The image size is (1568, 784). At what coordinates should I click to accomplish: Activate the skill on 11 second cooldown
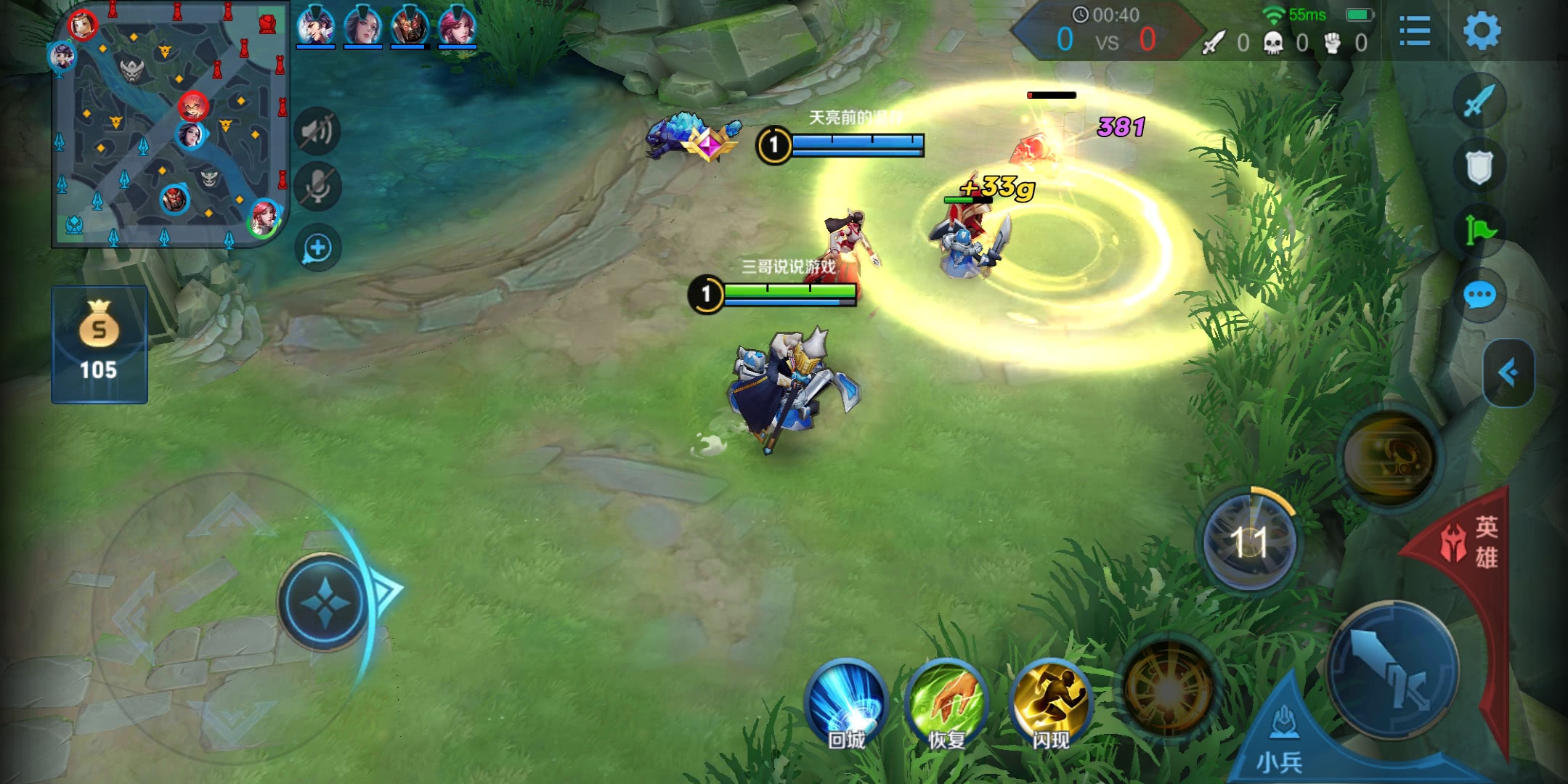(x=1249, y=541)
